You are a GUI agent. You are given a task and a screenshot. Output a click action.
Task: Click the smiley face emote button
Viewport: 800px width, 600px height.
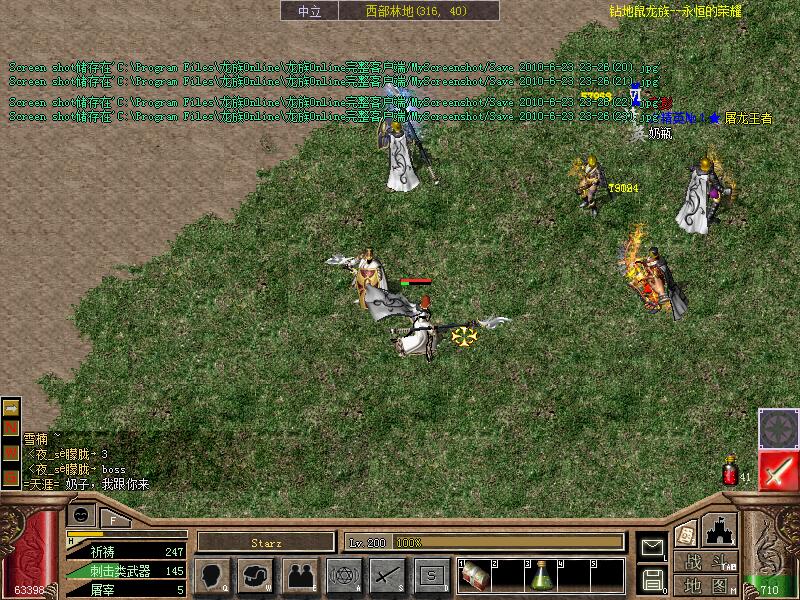[82, 514]
